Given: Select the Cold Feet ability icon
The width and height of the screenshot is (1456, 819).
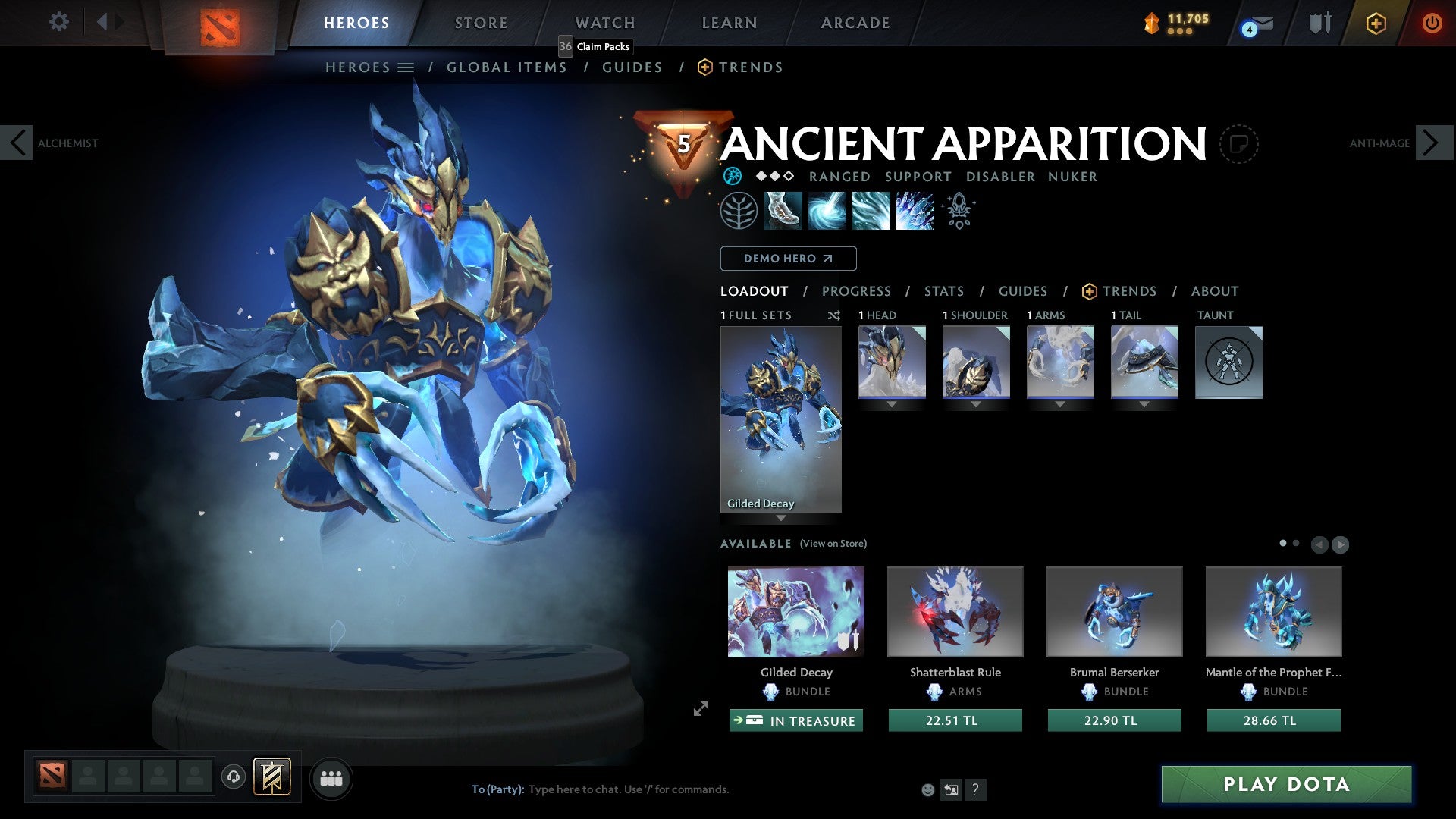Looking at the screenshot, I should coord(781,210).
